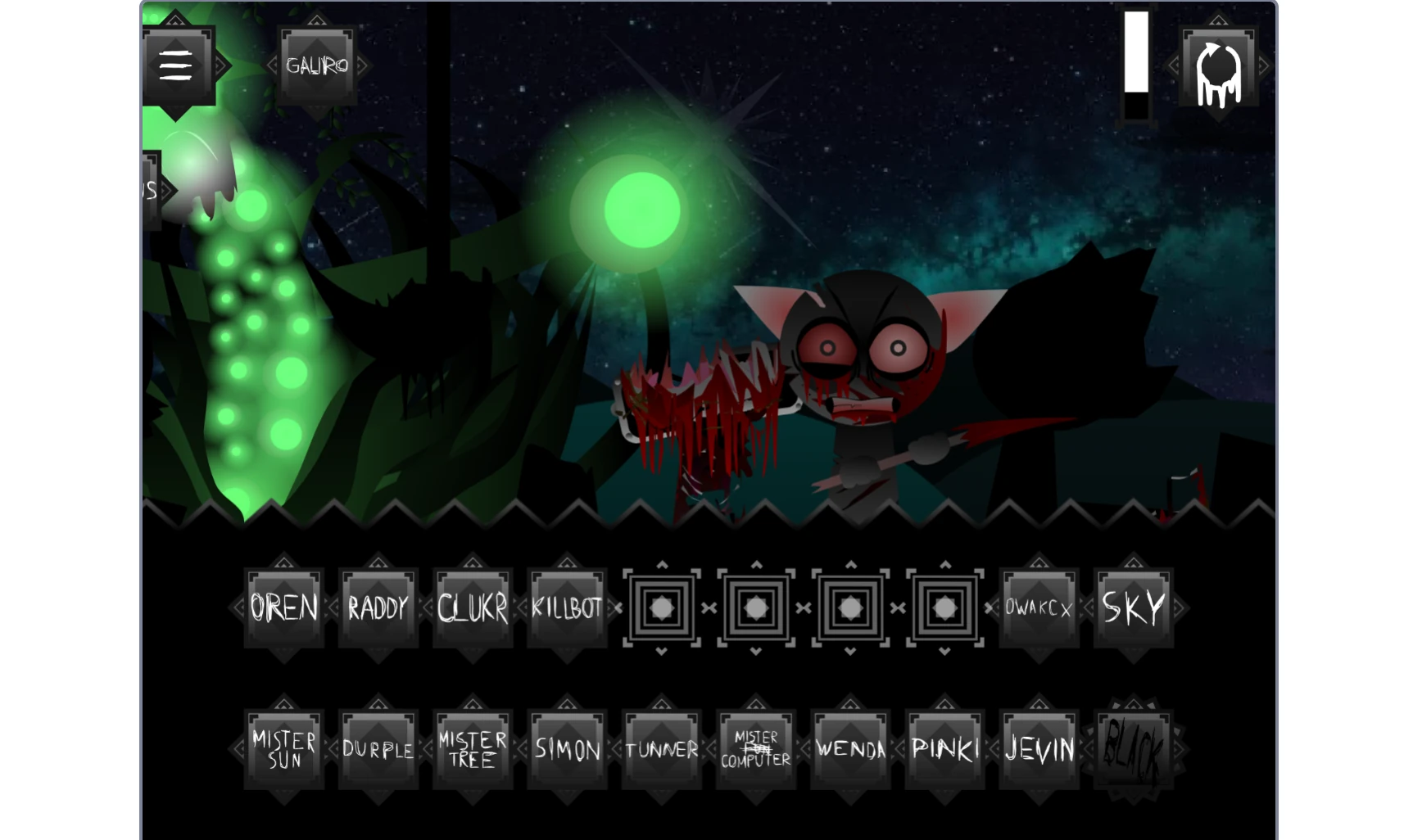This screenshot has height=840, width=1404.
Task: Toggle the second empty sound slot
Action: tap(756, 607)
